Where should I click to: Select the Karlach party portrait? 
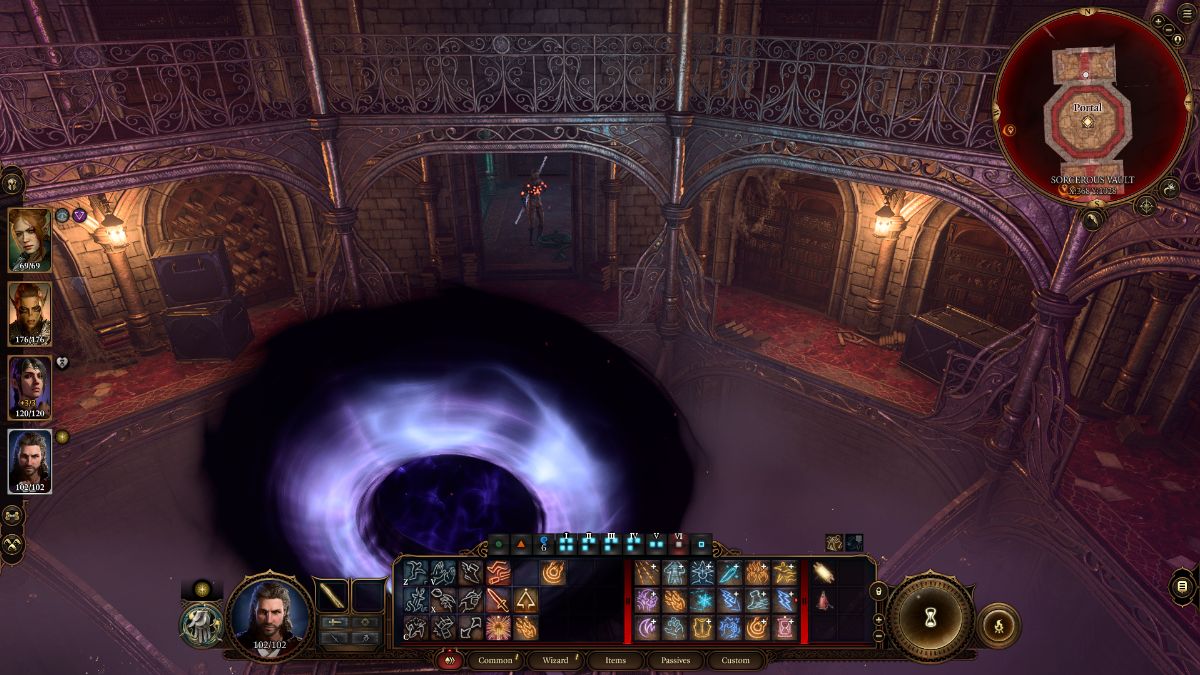pyautogui.click(x=30, y=313)
